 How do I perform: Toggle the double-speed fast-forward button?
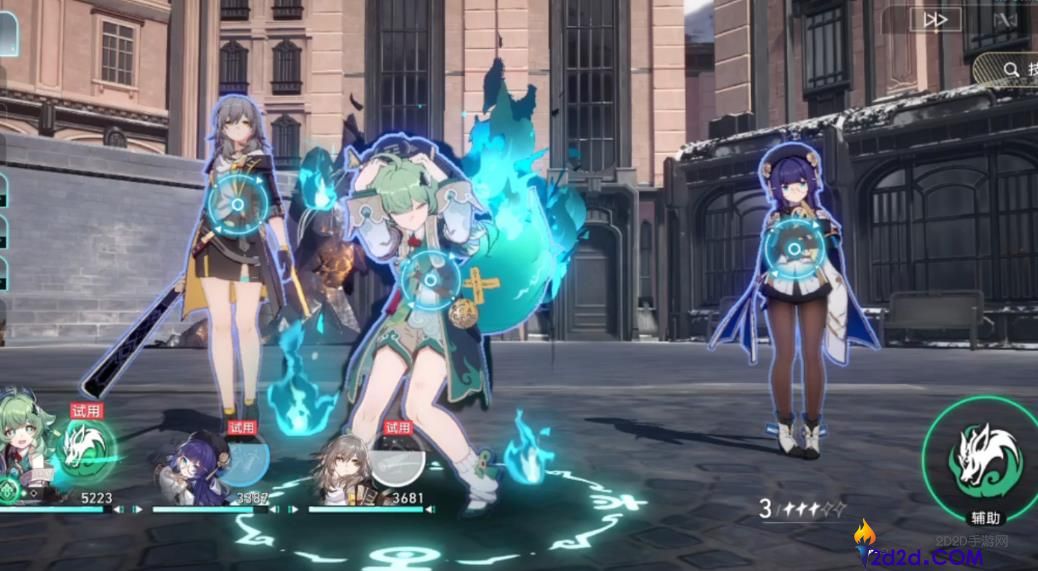pyautogui.click(x=935, y=20)
